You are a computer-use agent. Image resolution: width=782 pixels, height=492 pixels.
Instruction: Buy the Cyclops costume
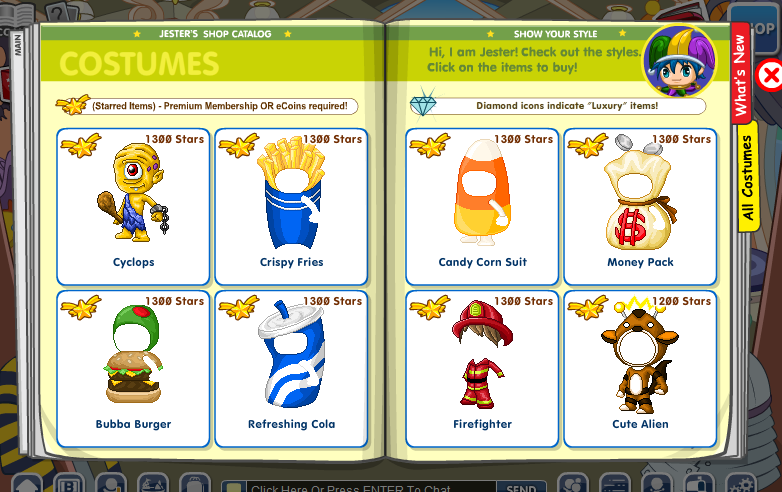point(133,205)
